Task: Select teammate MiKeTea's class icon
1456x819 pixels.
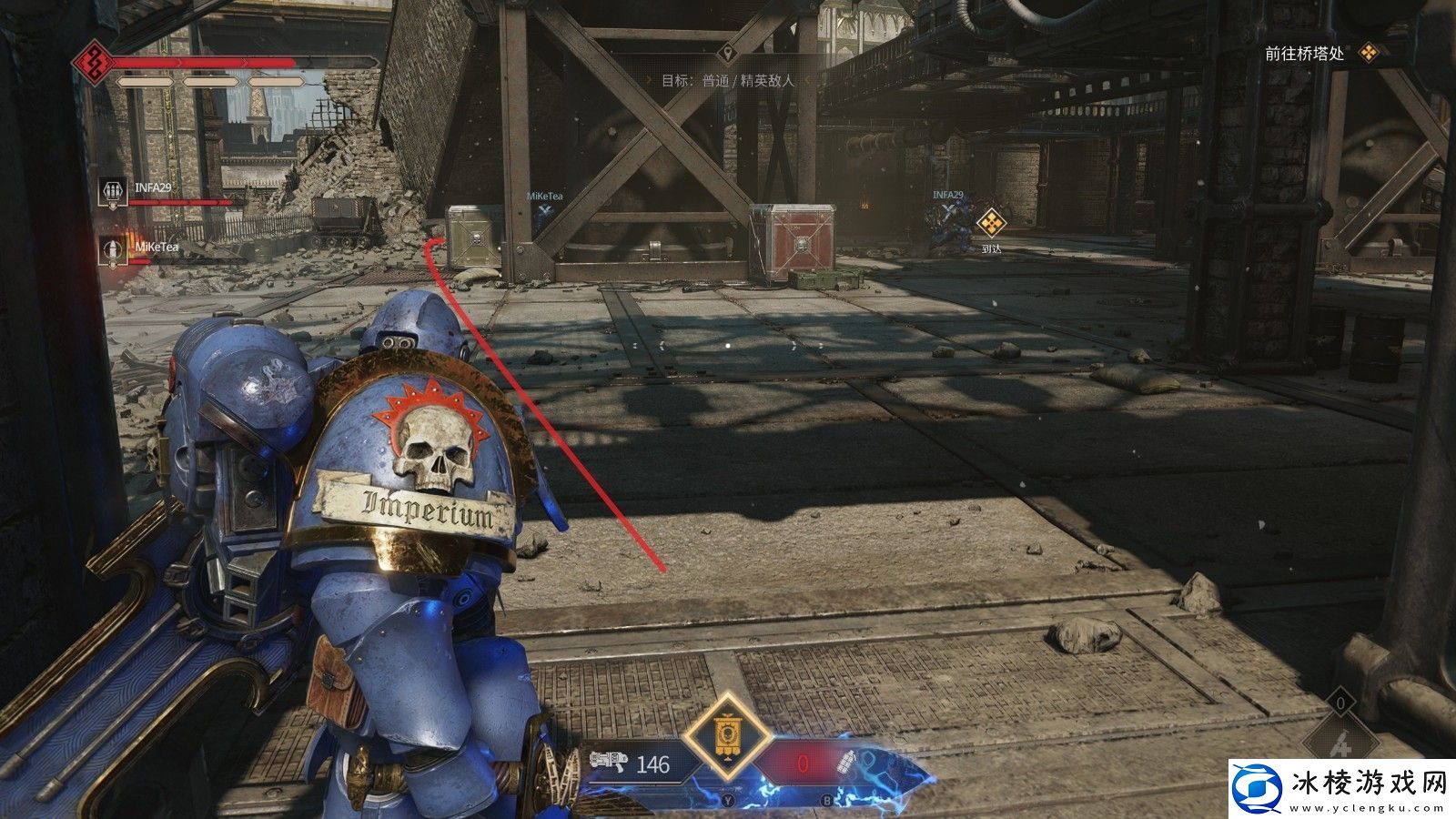Action: click(x=113, y=250)
